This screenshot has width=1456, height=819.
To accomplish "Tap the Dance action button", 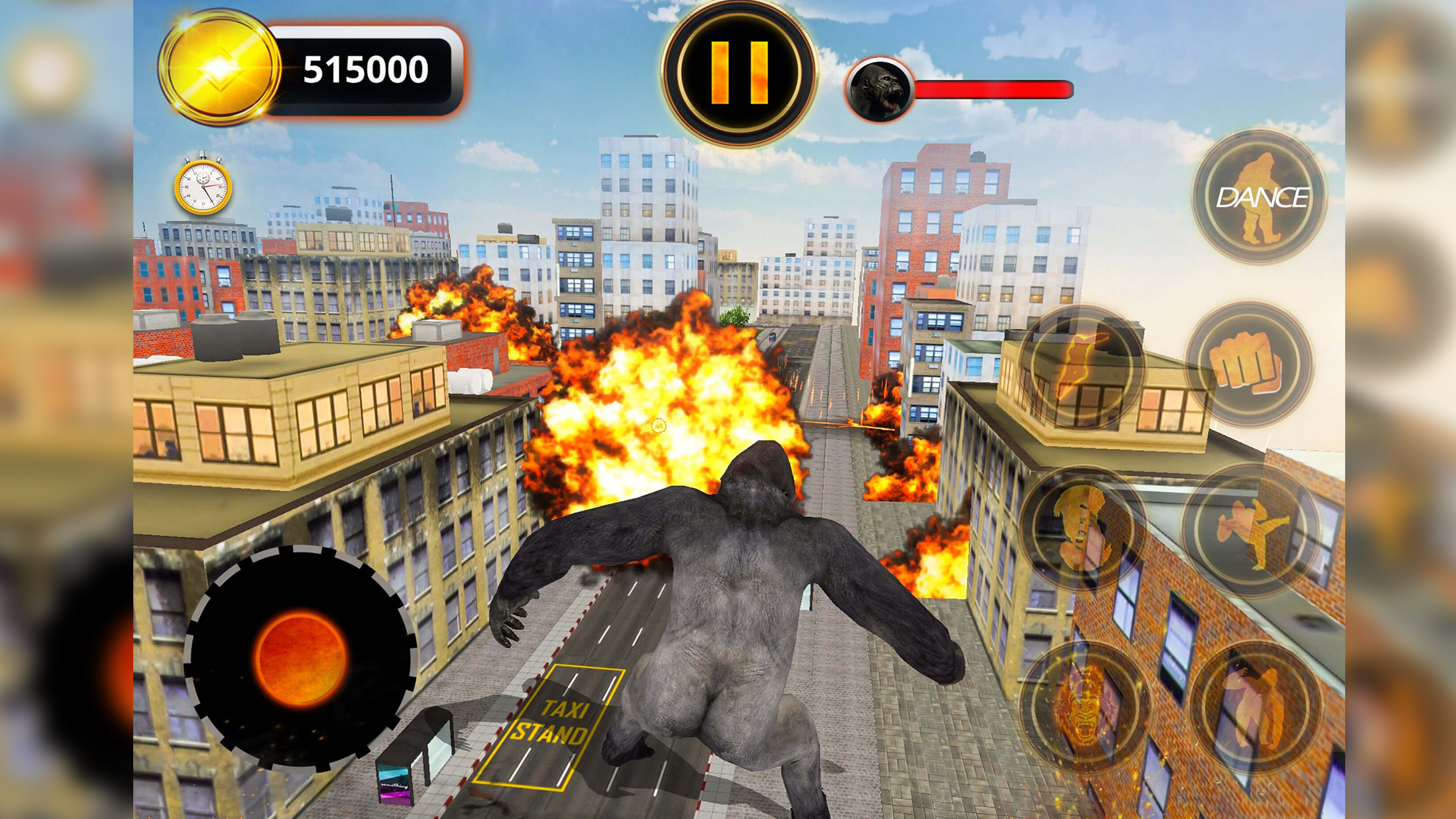I will (x=1259, y=197).
